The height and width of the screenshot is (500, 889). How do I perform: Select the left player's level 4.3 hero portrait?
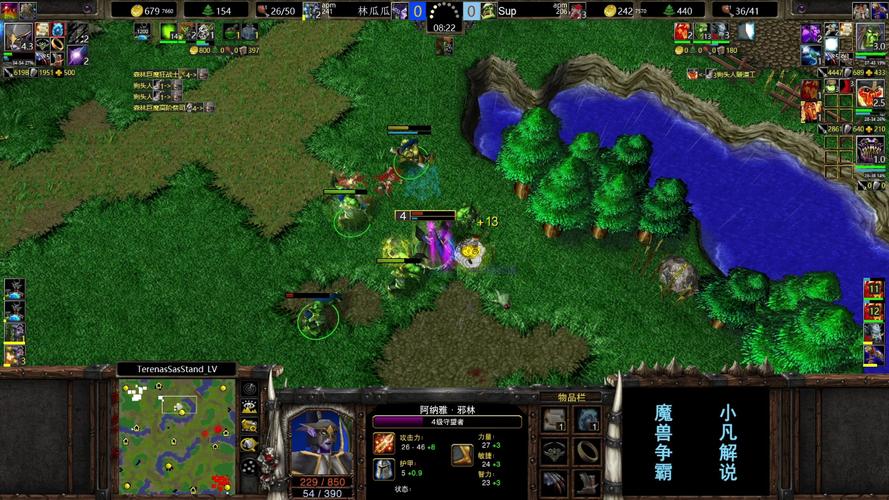tap(18, 37)
